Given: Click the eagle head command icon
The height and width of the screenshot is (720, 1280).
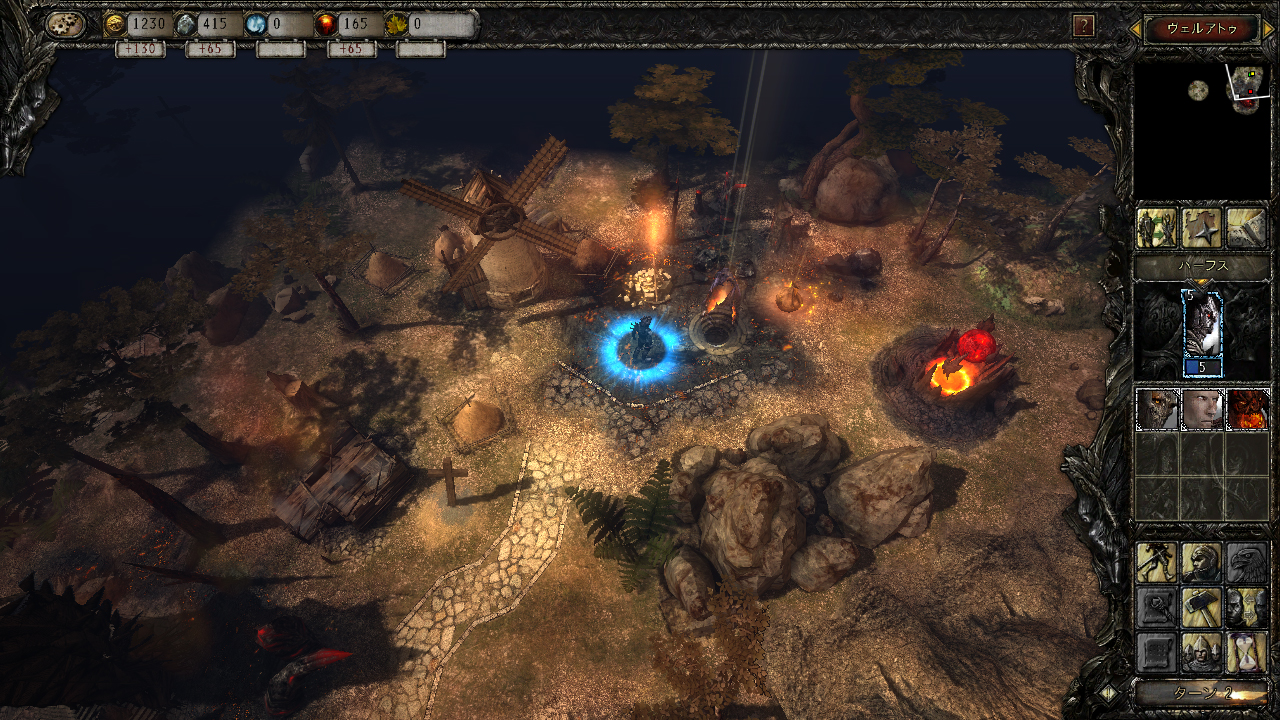Looking at the screenshot, I should (x=1247, y=563).
